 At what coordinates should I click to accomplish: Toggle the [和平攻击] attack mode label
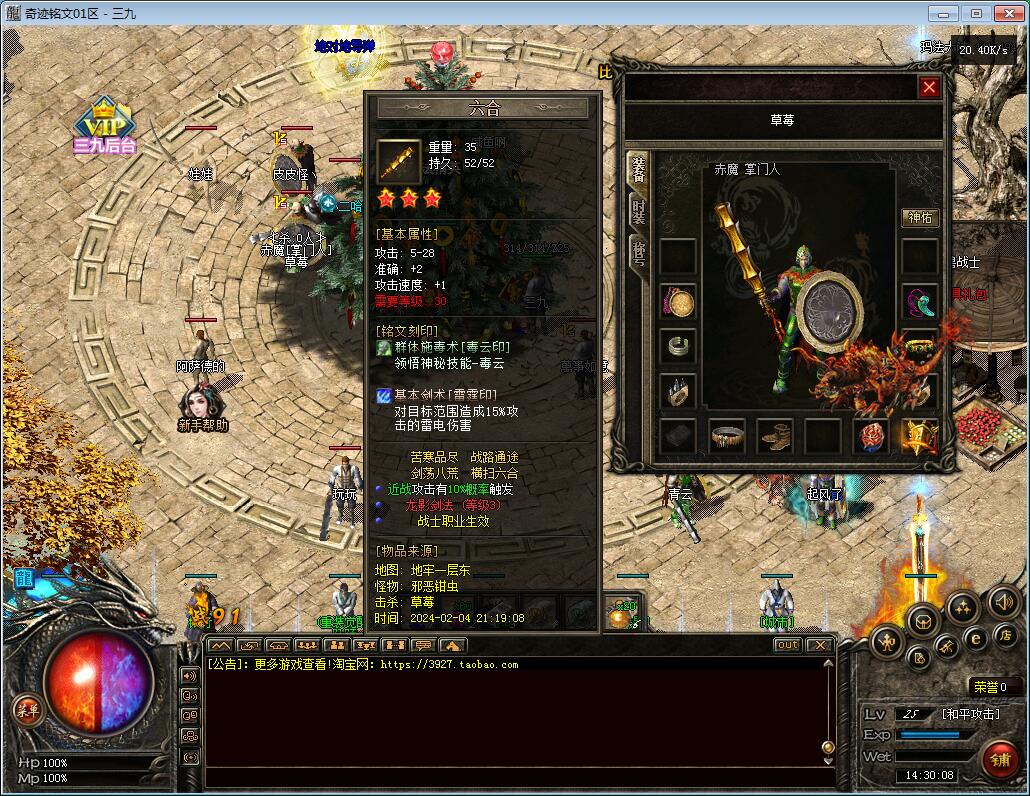(970, 713)
